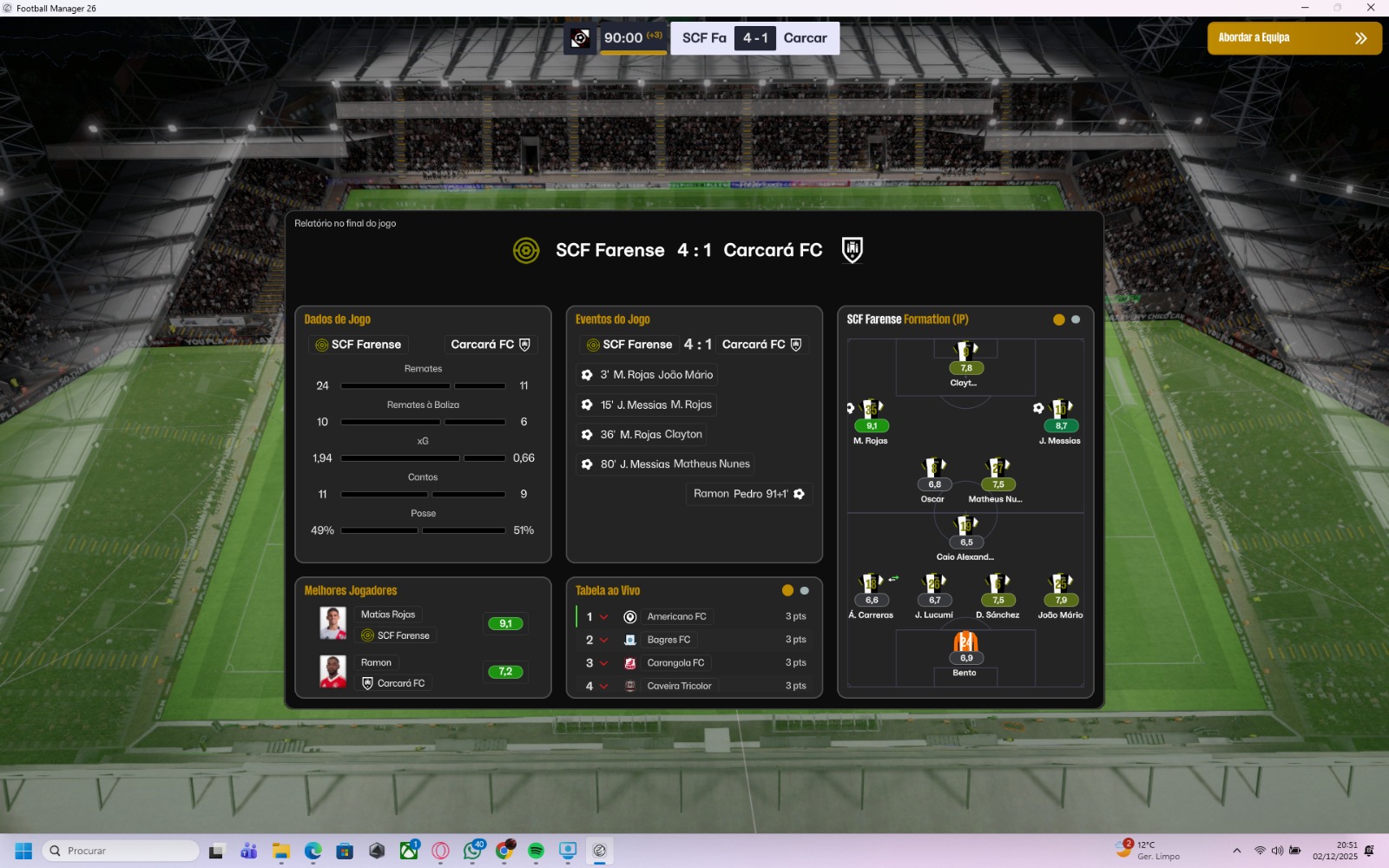This screenshot has height=868, width=1389.
Task: Close the Football Manager 26 window
Action: tap(1370, 8)
